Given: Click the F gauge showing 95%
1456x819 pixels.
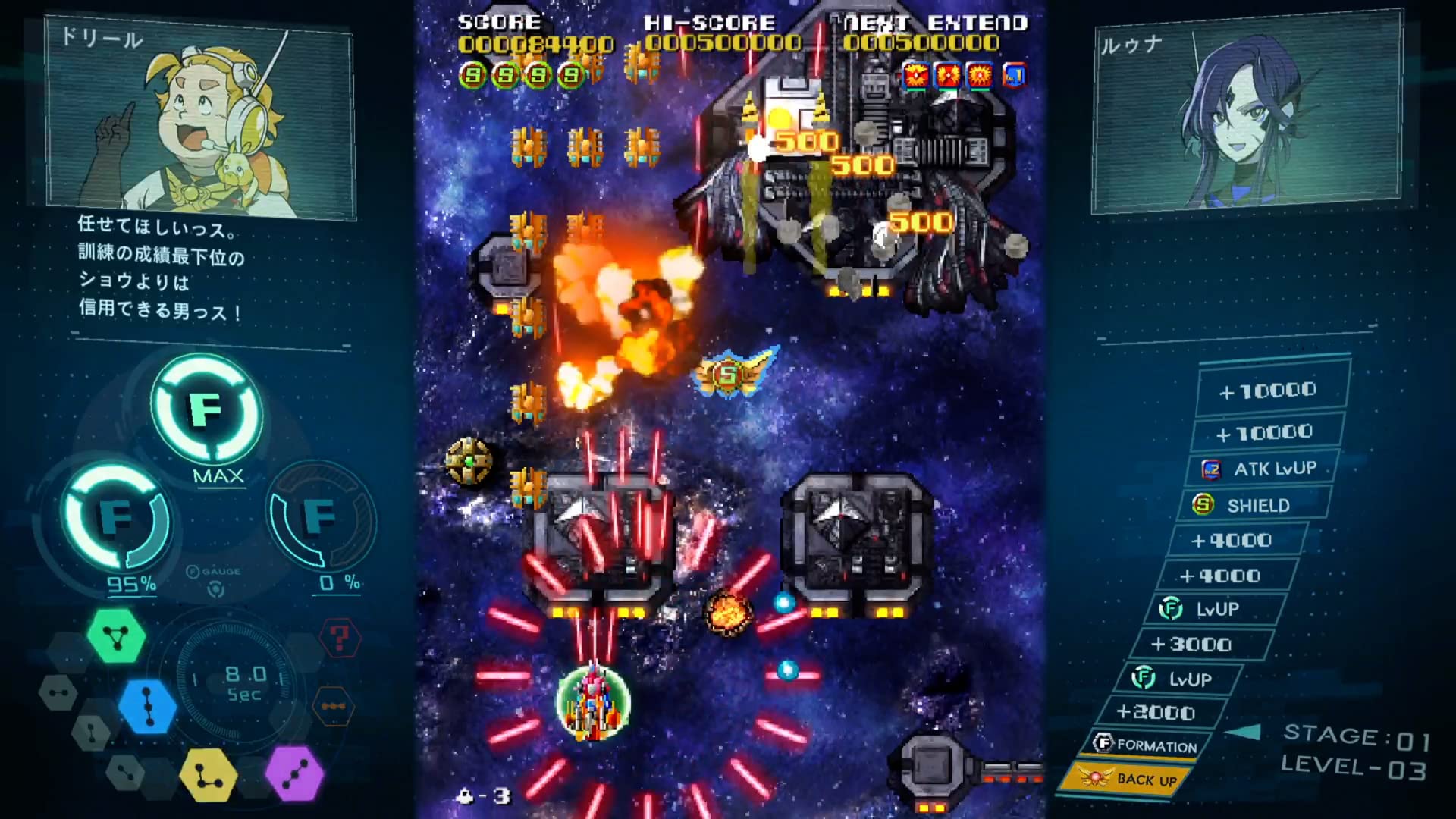Looking at the screenshot, I should 117,518.
